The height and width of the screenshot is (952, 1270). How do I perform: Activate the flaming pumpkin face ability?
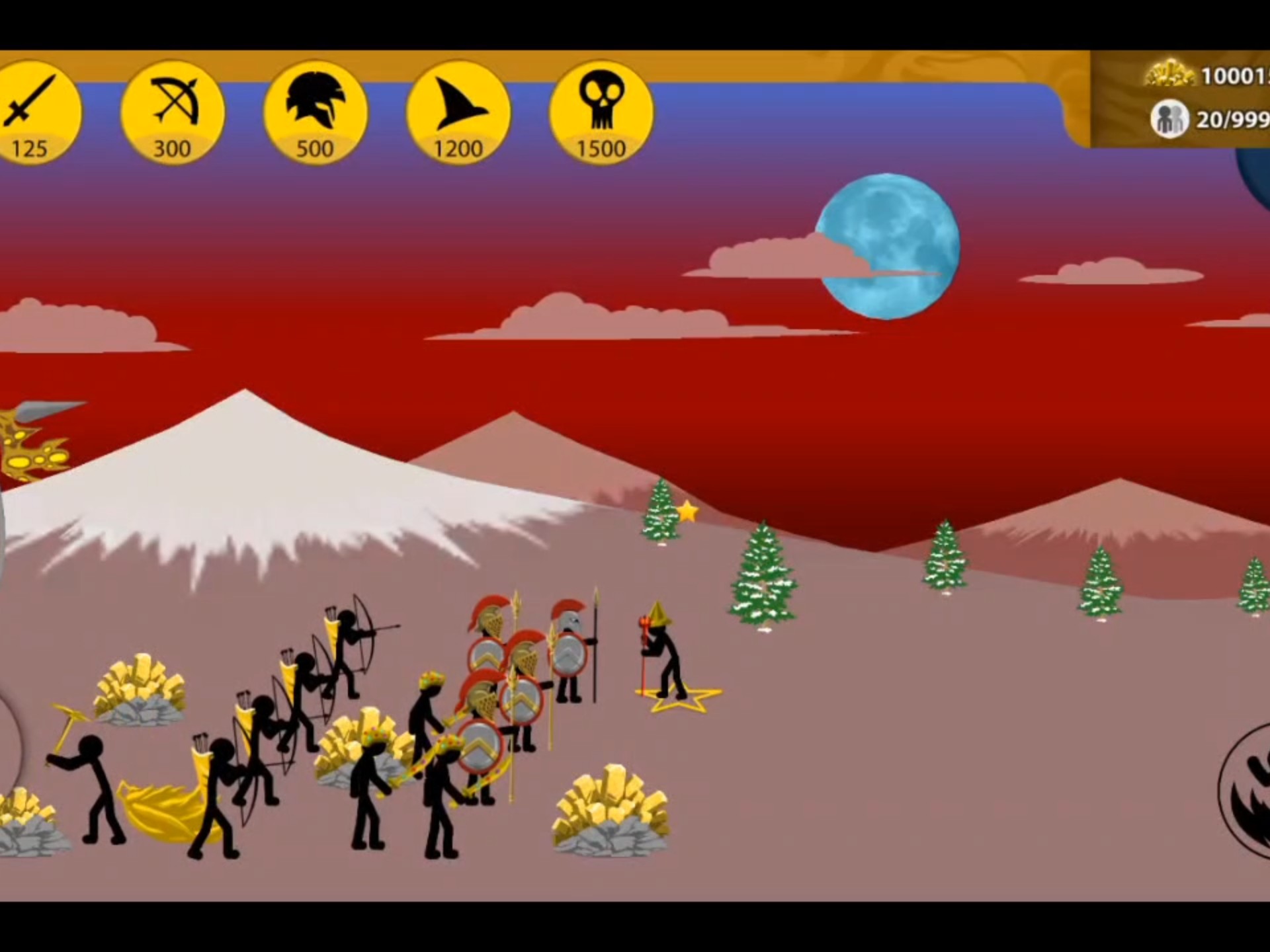pyautogui.click(x=1247, y=791)
